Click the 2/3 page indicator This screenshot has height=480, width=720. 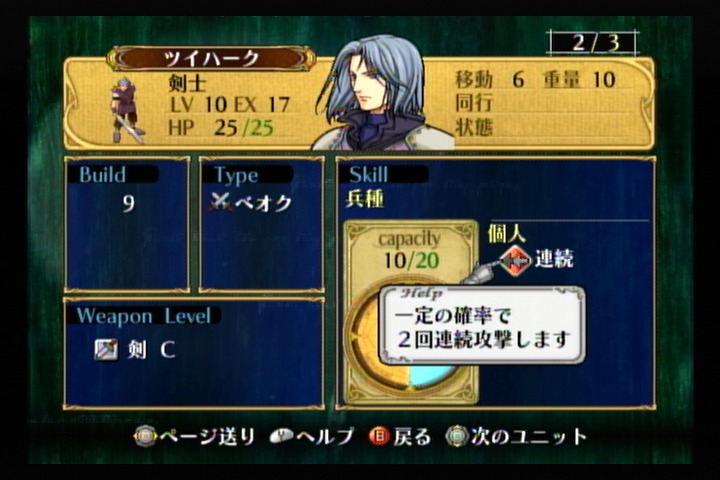point(592,43)
